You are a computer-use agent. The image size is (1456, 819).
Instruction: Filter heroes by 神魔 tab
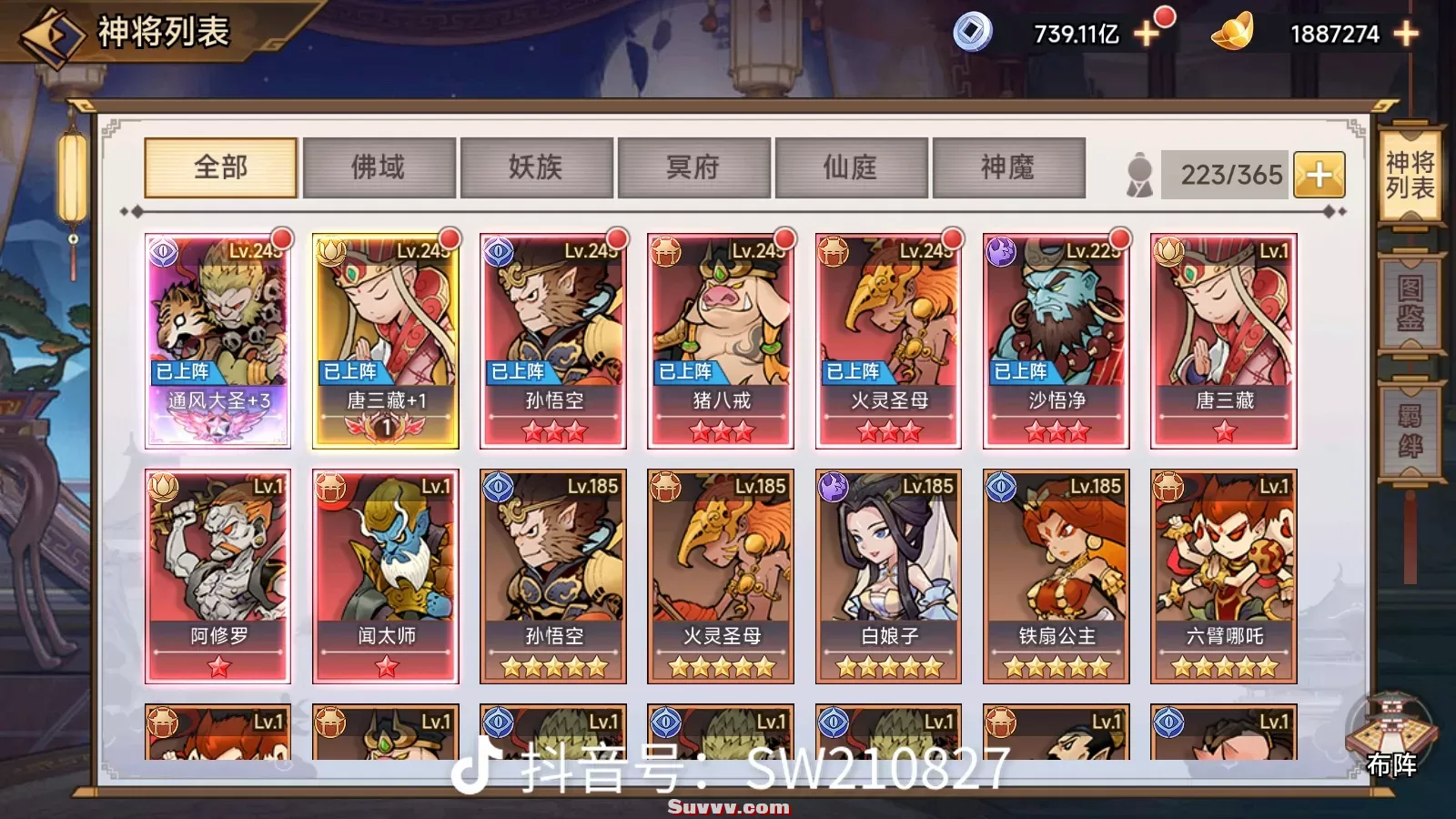point(1007,167)
